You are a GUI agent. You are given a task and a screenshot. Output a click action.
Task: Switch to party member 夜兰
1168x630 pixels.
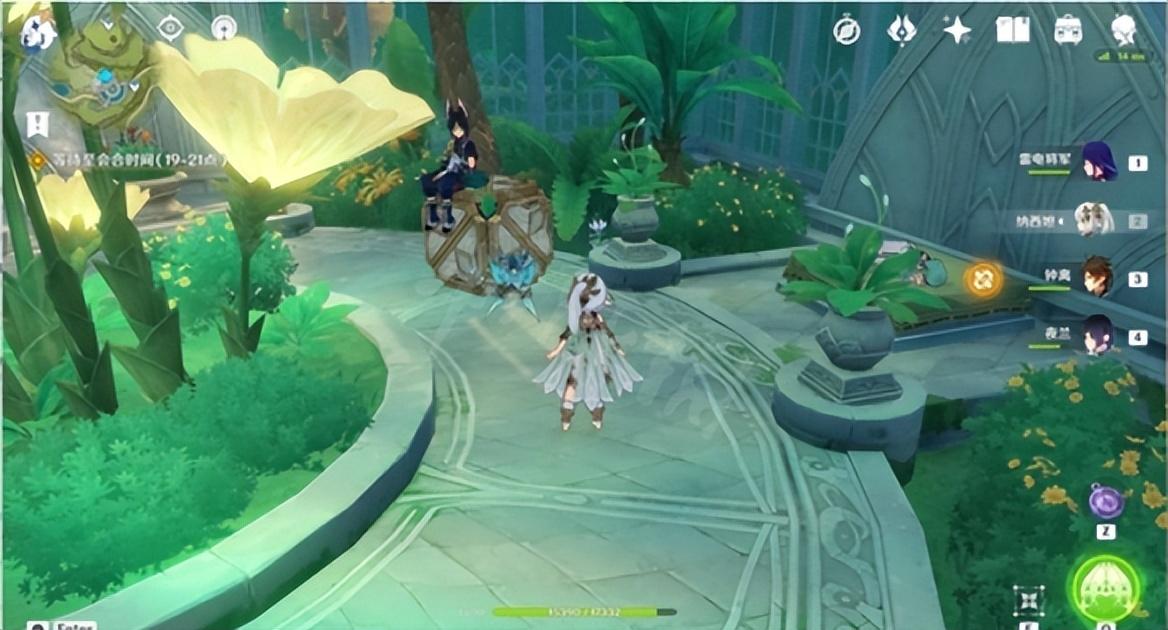coord(1098,335)
